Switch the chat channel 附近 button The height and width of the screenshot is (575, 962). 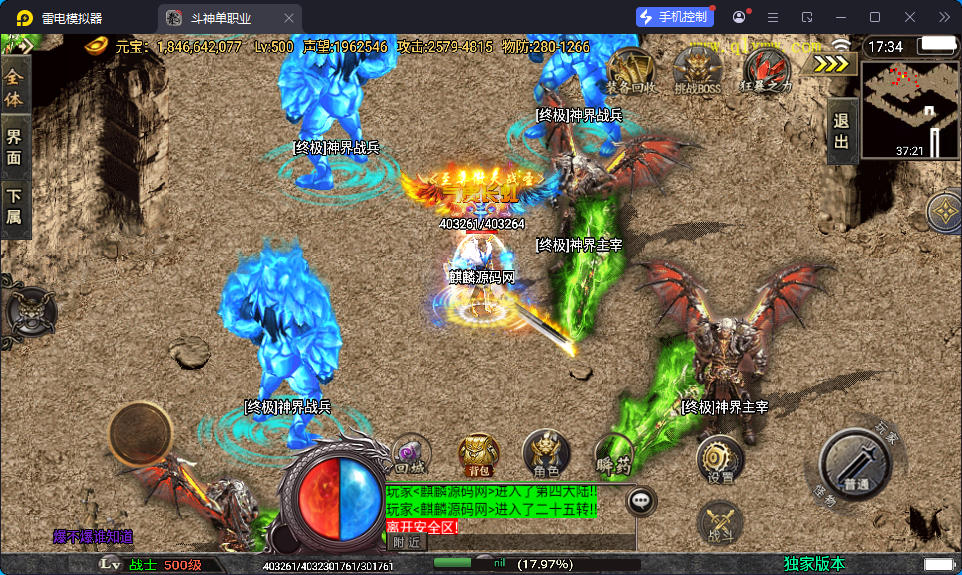pyautogui.click(x=406, y=541)
